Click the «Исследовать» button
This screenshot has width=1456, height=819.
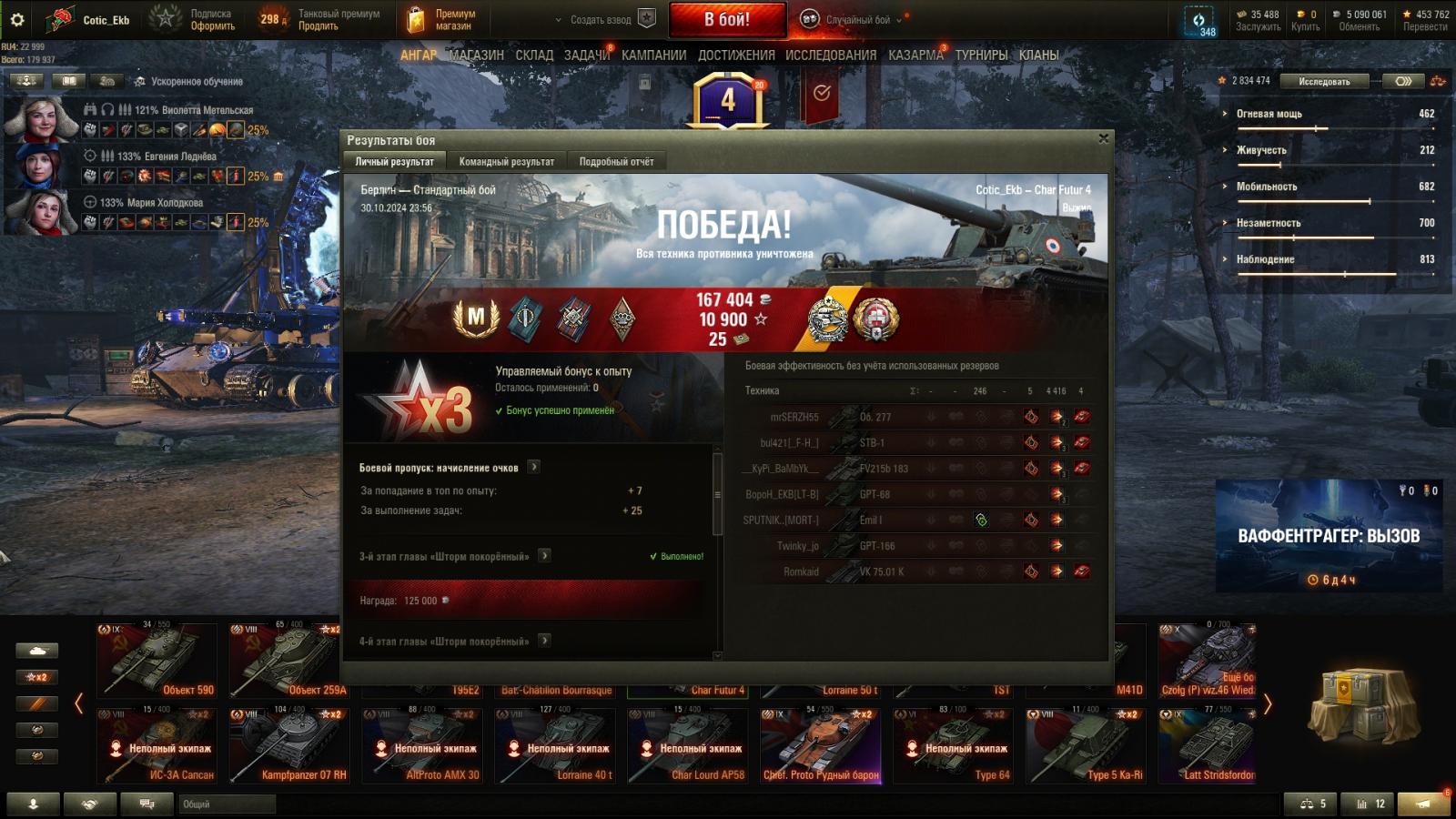(x=1324, y=81)
